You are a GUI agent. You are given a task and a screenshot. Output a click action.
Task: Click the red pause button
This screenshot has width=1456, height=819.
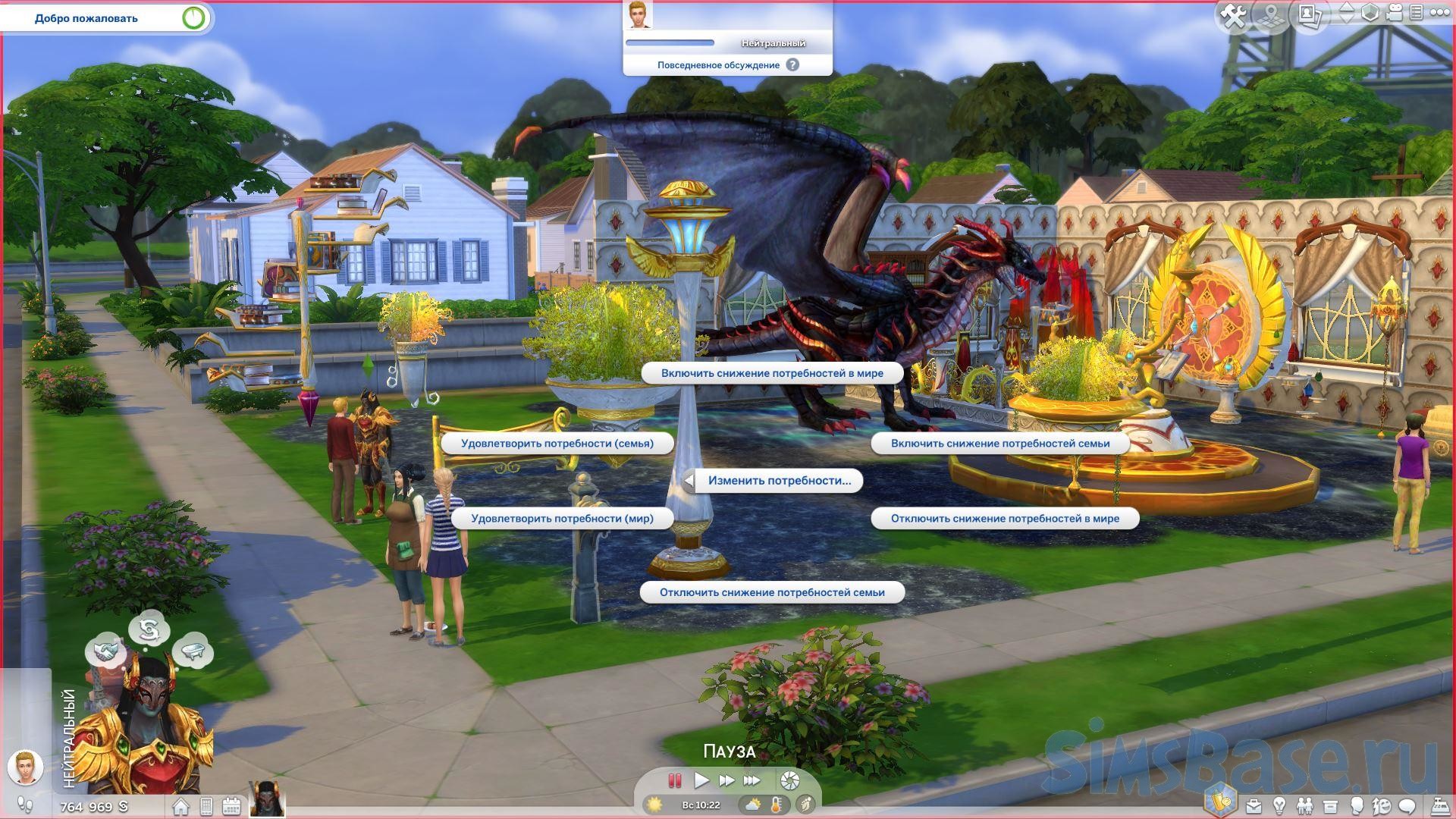coord(674,780)
